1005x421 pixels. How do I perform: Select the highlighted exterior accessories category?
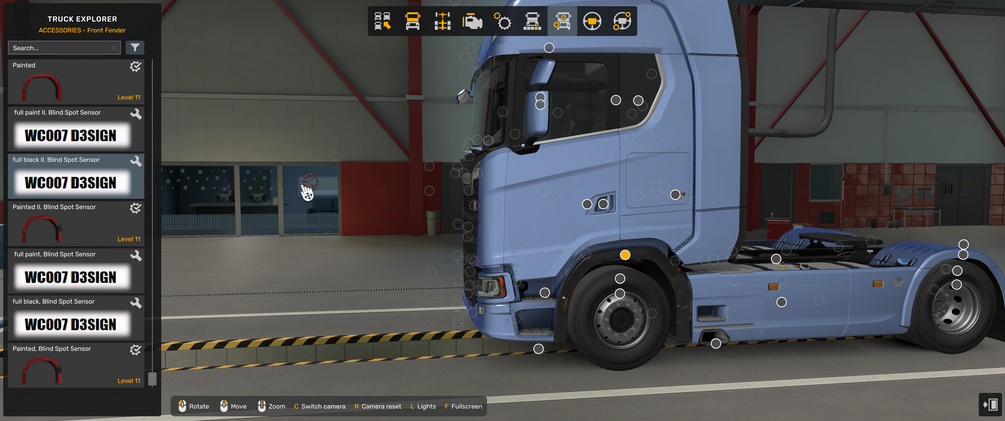pos(563,21)
